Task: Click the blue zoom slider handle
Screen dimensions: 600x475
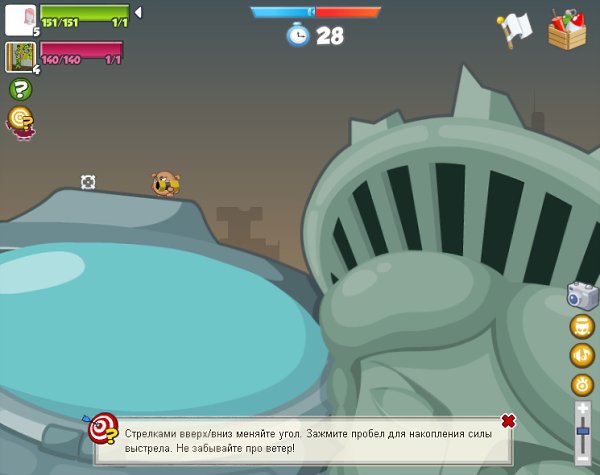Action: (583, 430)
